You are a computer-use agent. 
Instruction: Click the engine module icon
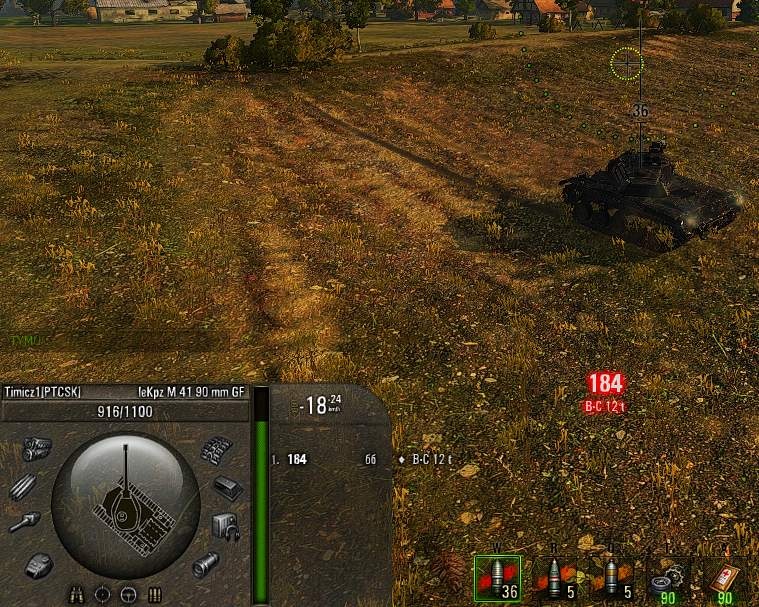(x=37, y=447)
